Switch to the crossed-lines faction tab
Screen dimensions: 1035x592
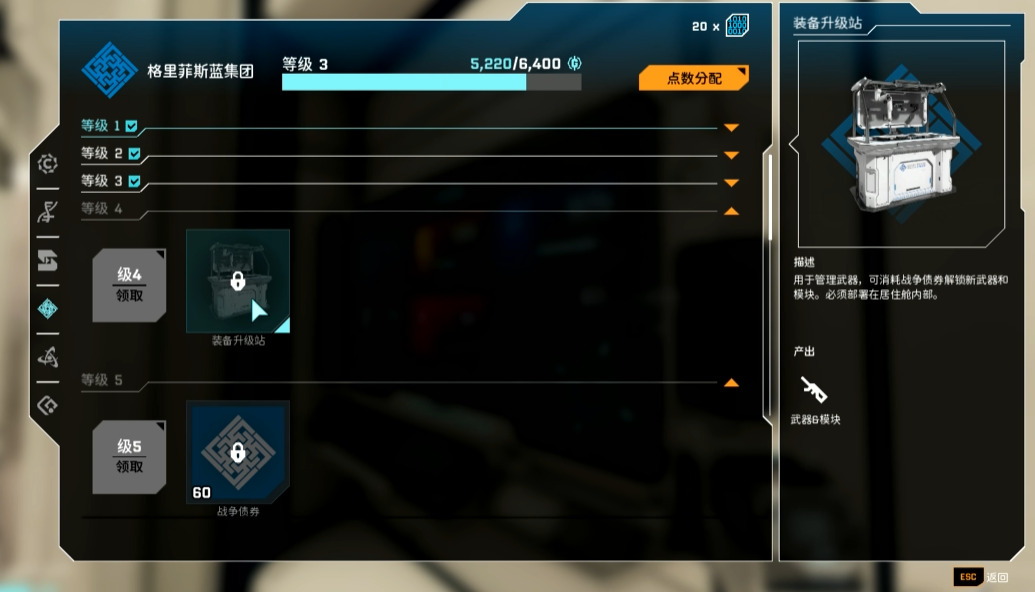tap(47, 211)
